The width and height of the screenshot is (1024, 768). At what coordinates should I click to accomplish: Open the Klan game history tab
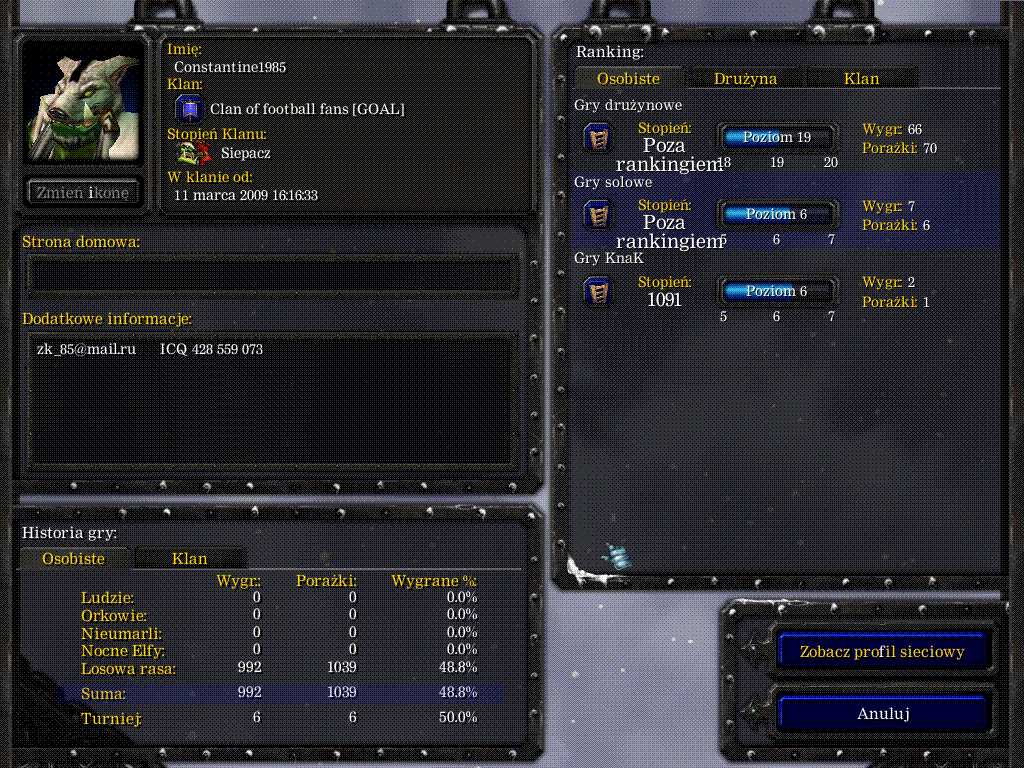coord(189,559)
